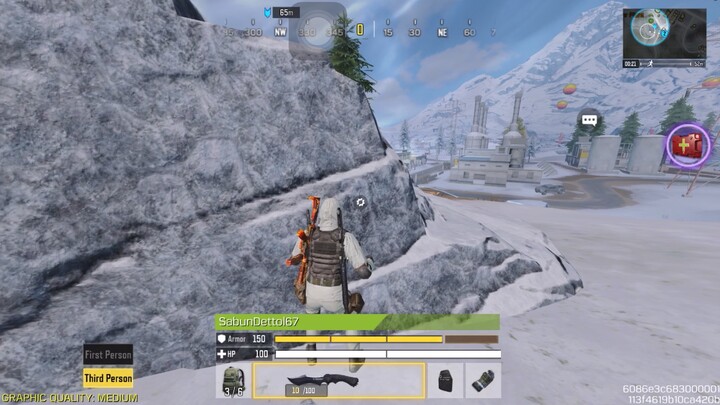Open the chat speech bubble
This screenshot has height=405, width=720.
tap(589, 121)
